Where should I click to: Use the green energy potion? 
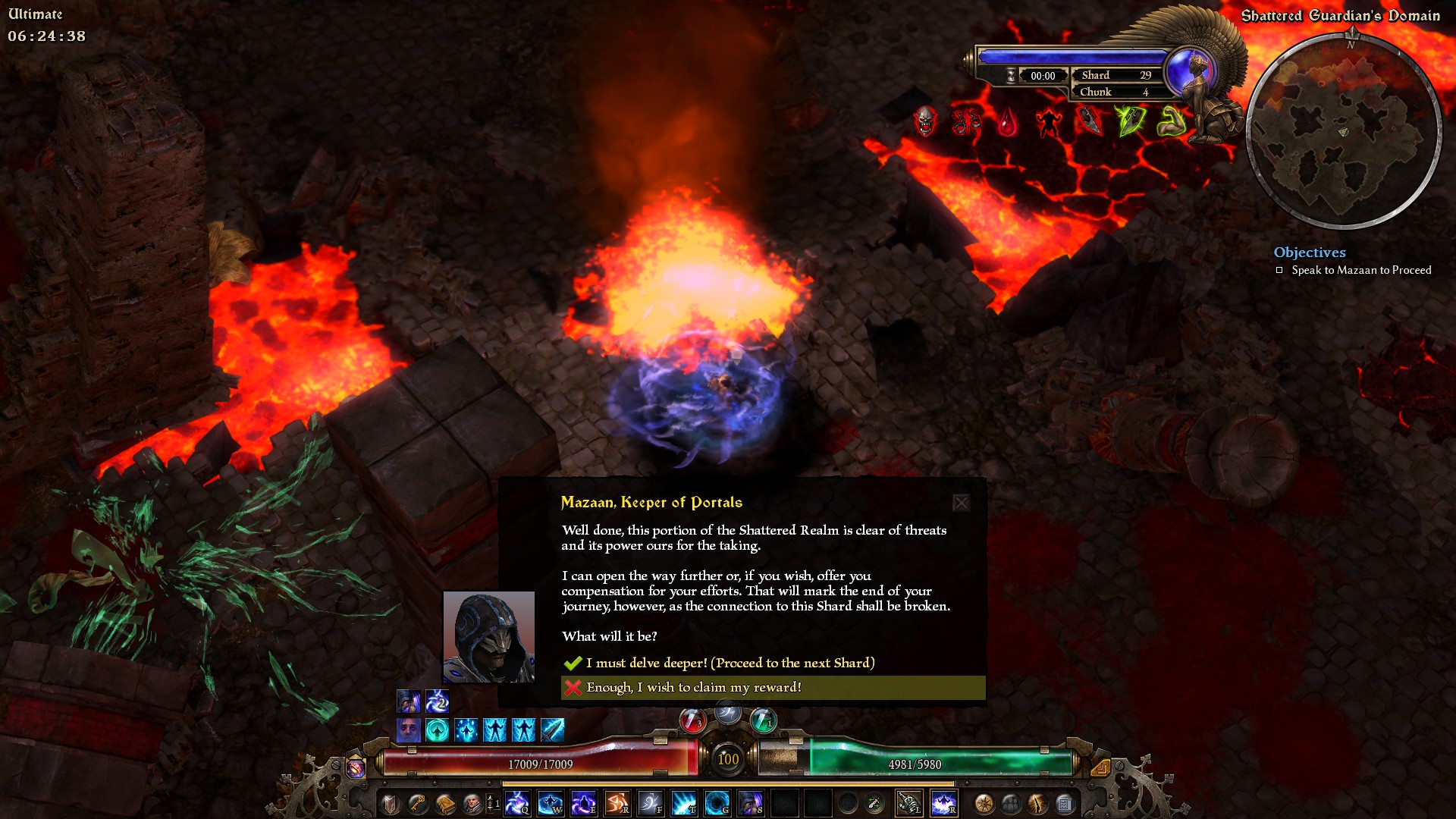[x=763, y=720]
